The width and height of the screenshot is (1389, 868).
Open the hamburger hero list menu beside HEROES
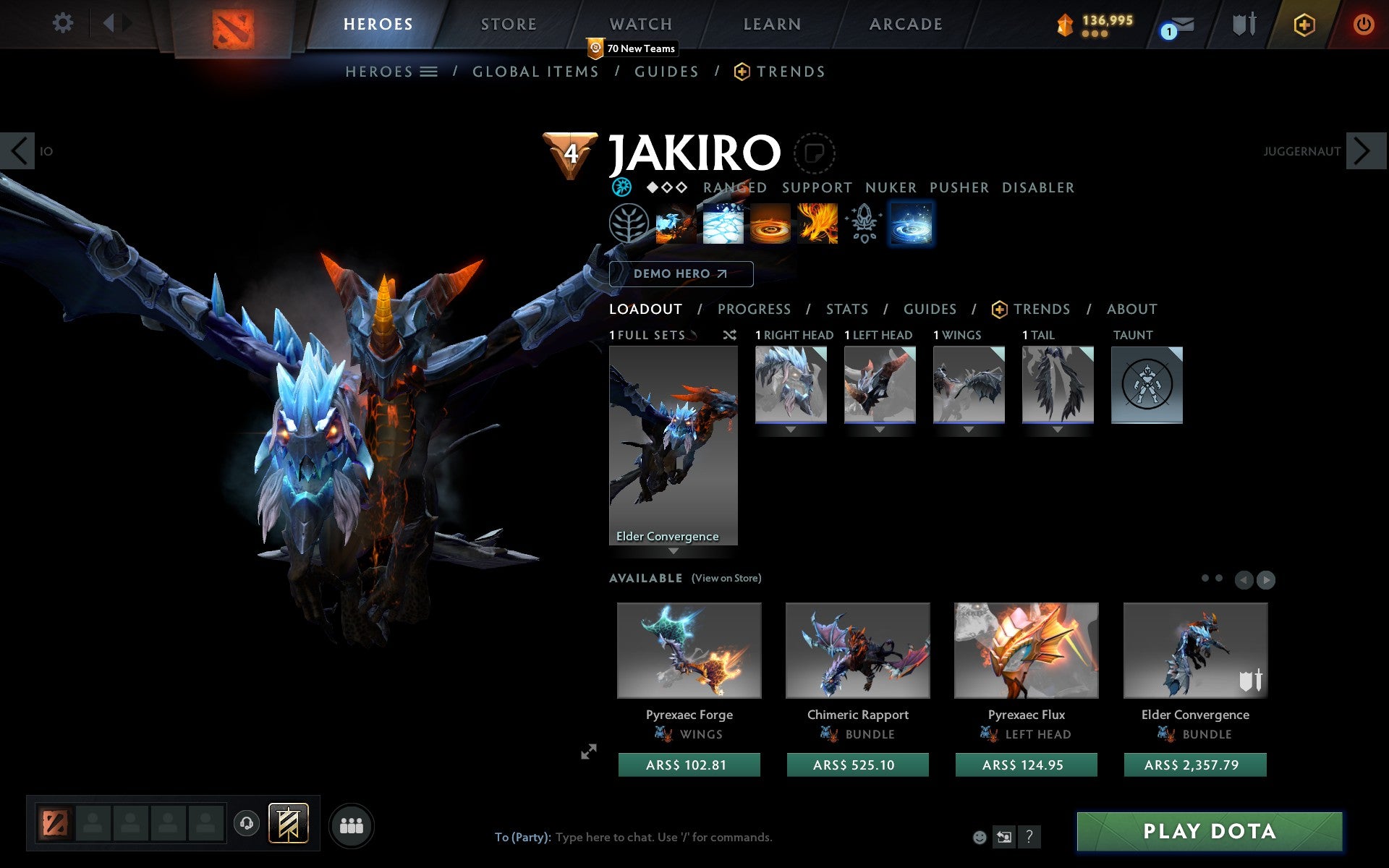(x=429, y=72)
